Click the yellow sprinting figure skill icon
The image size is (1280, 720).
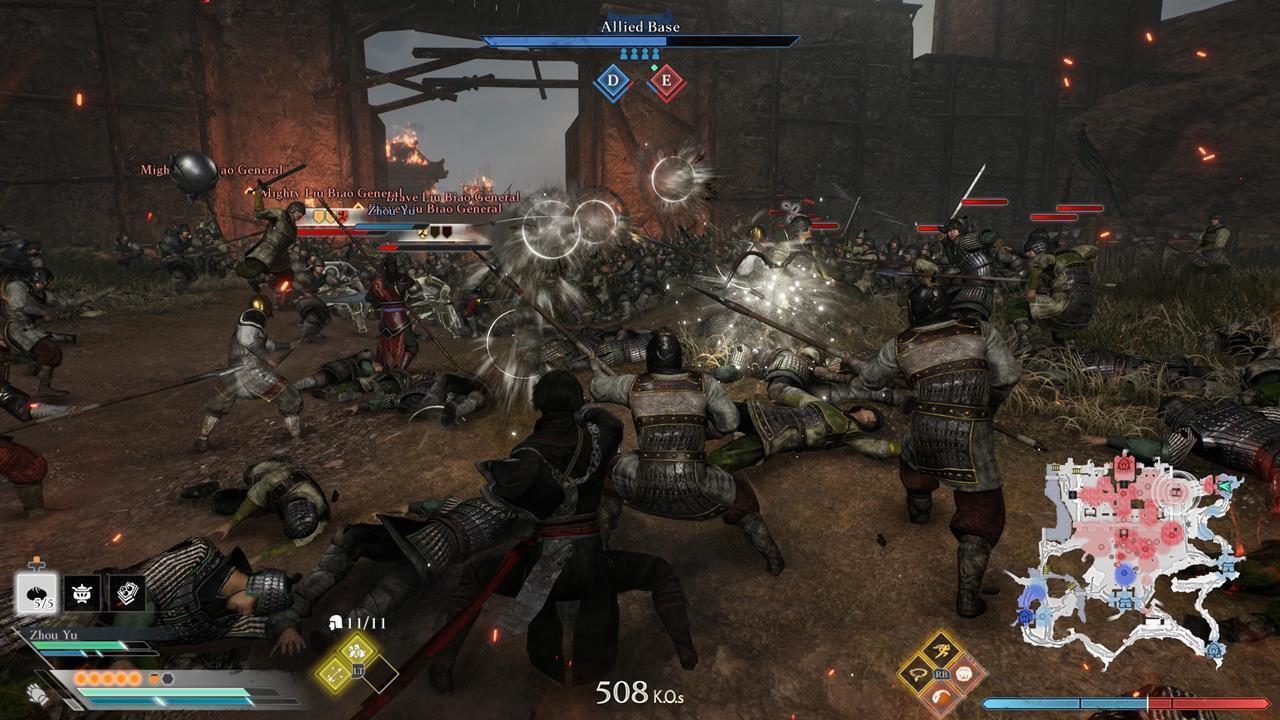[x=942, y=648]
